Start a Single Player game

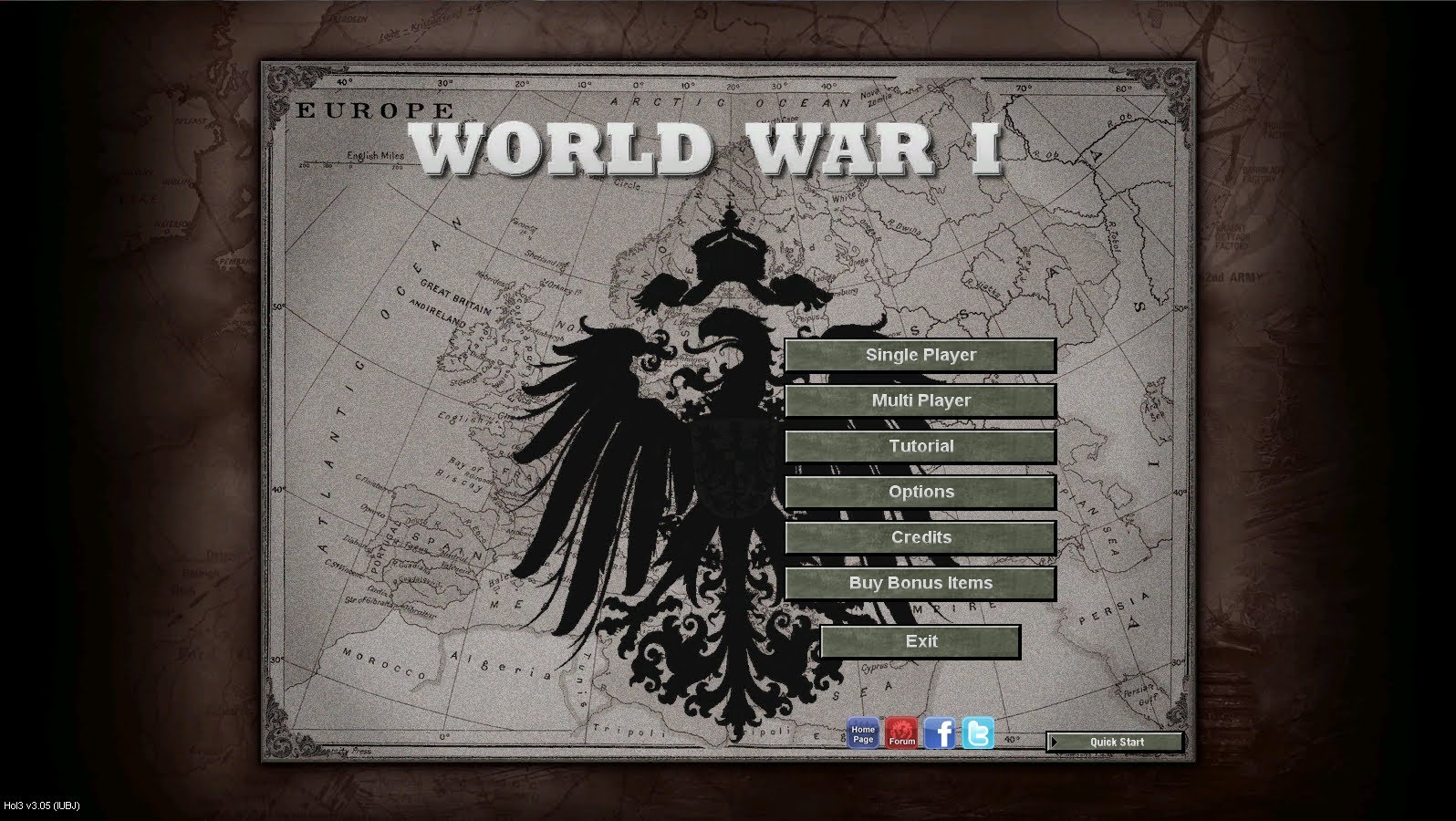pos(920,356)
